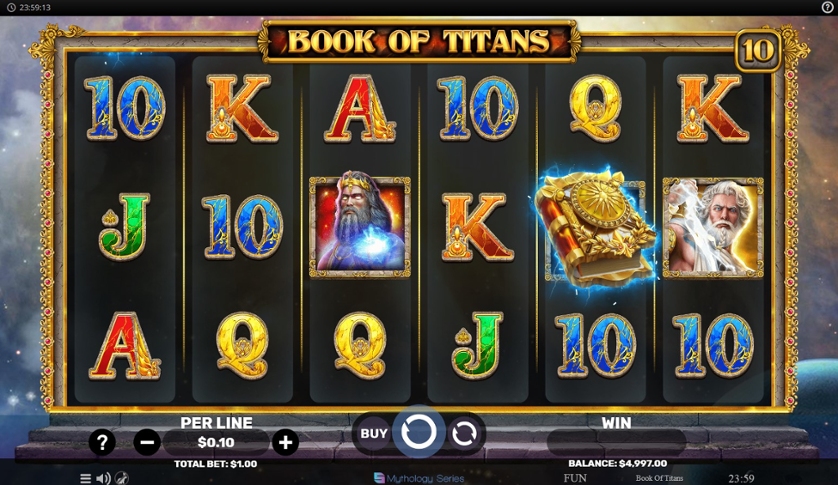Activate the autoplay spin button
Screen dimensions: 838x485
click(x=464, y=433)
